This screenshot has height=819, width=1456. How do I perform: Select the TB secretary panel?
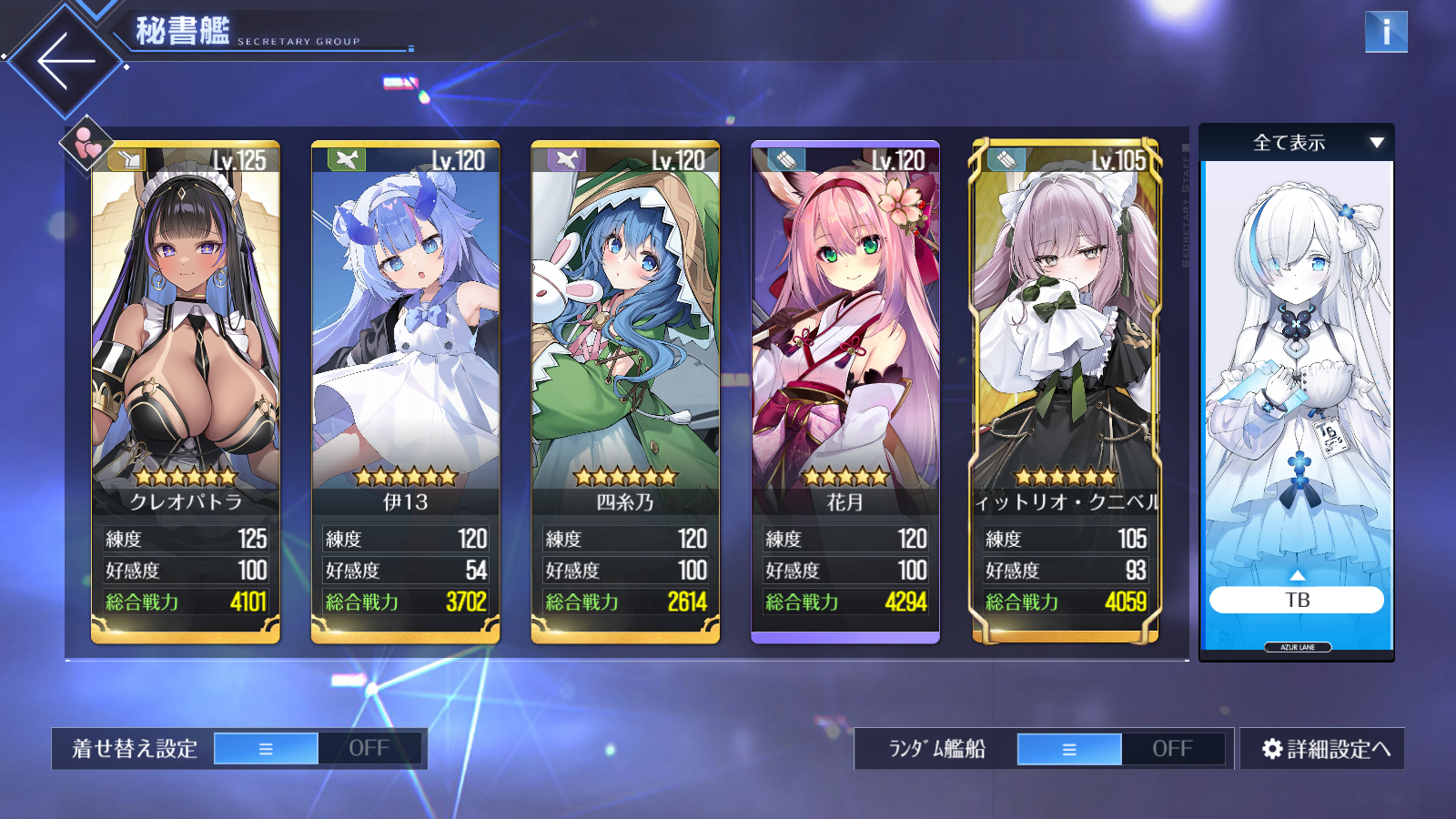point(1297,382)
